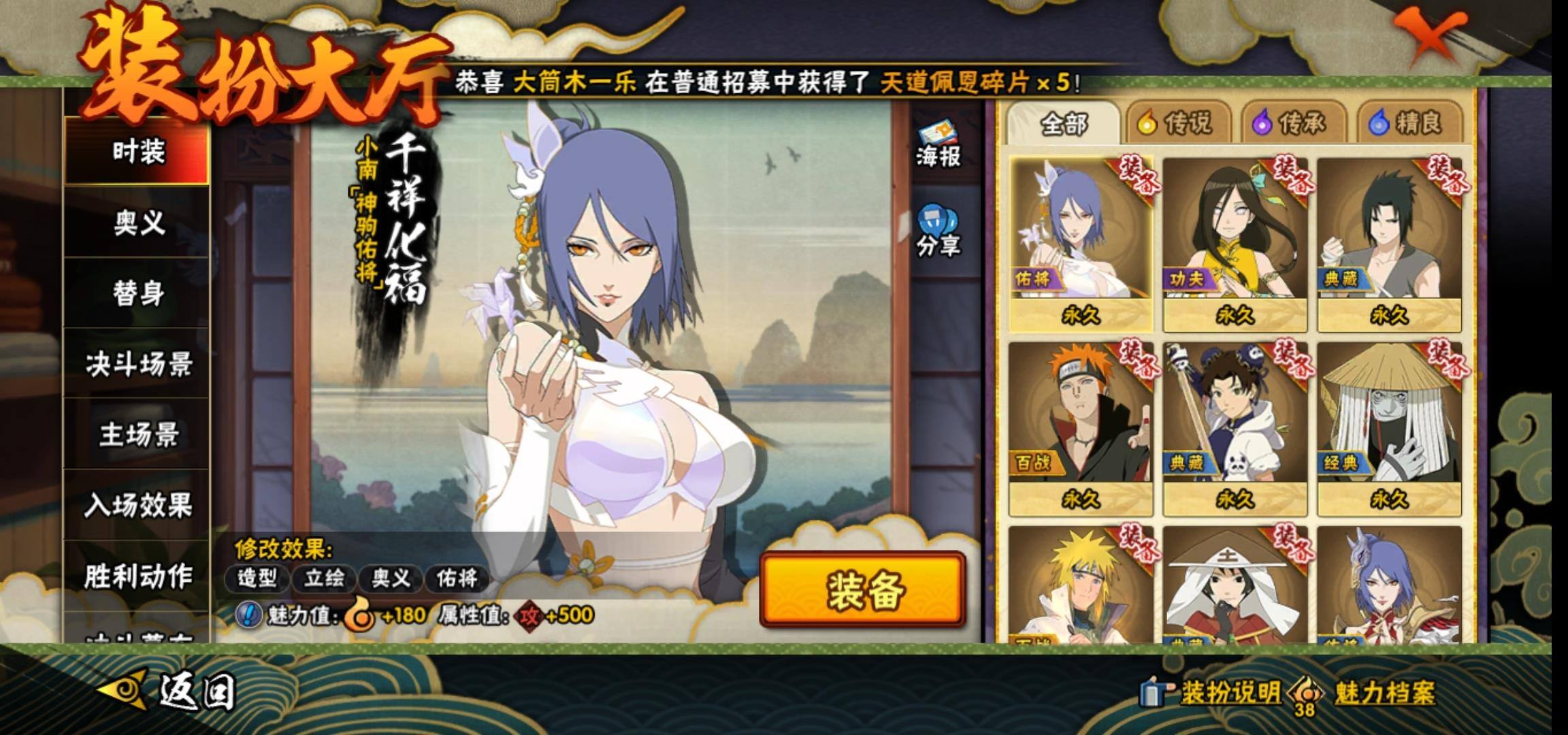1568x735 pixels.
Task: Select the 主场景 menu entry
Action: (138, 435)
